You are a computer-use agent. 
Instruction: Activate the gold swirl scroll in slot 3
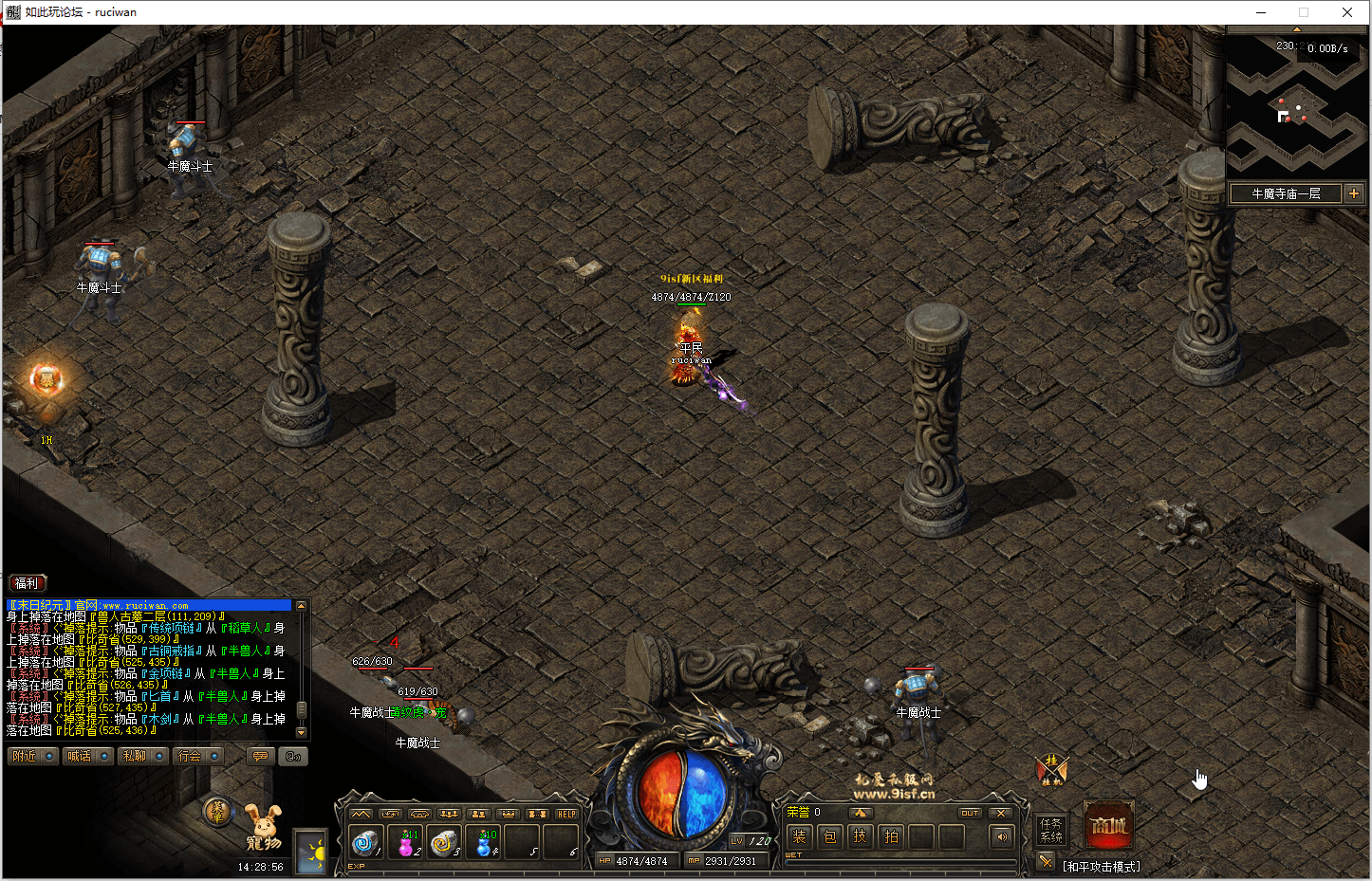pyautogui.click(x=444, y=841)
